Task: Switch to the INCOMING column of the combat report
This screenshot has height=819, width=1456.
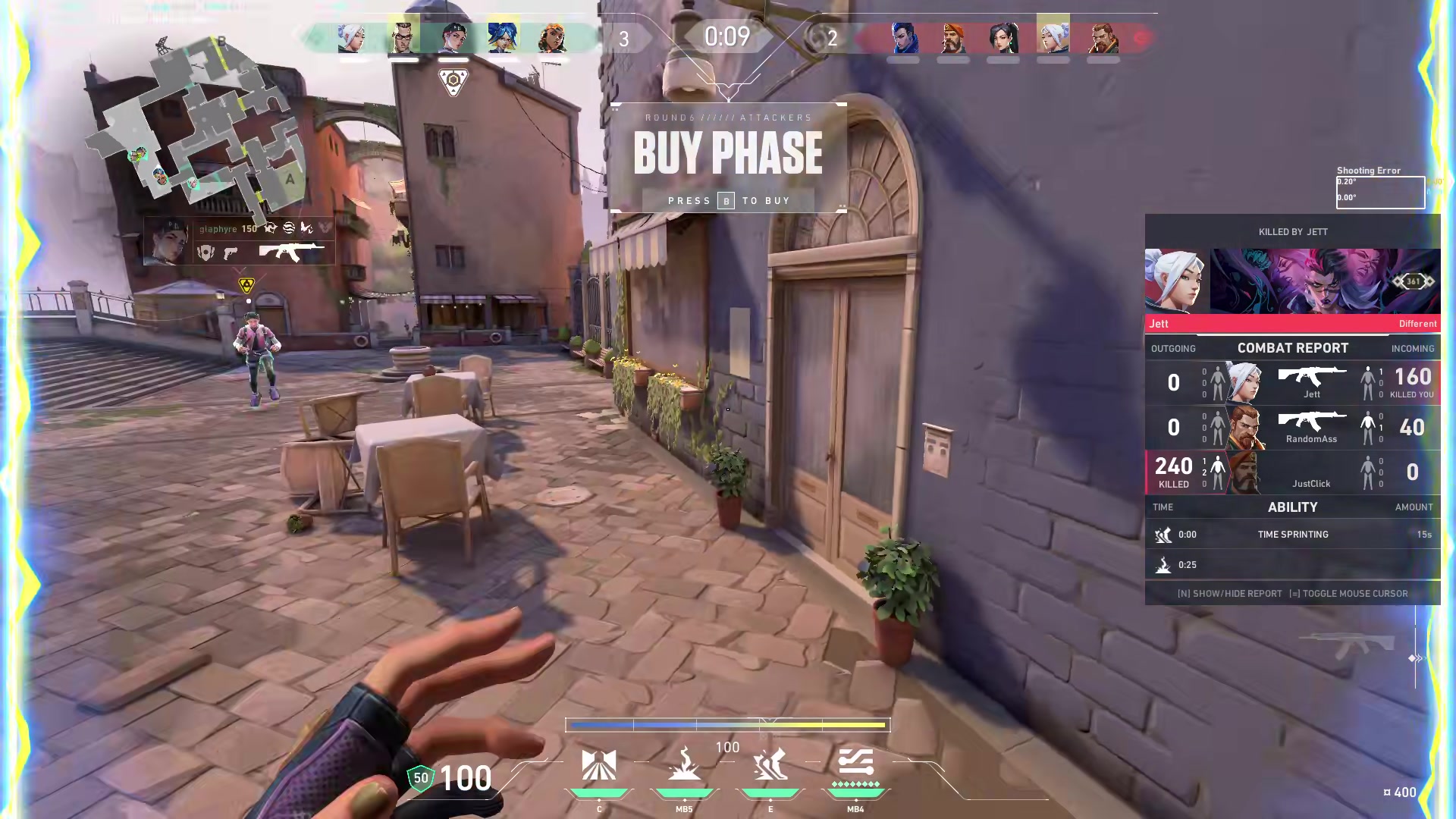Action: (1412, 348)
